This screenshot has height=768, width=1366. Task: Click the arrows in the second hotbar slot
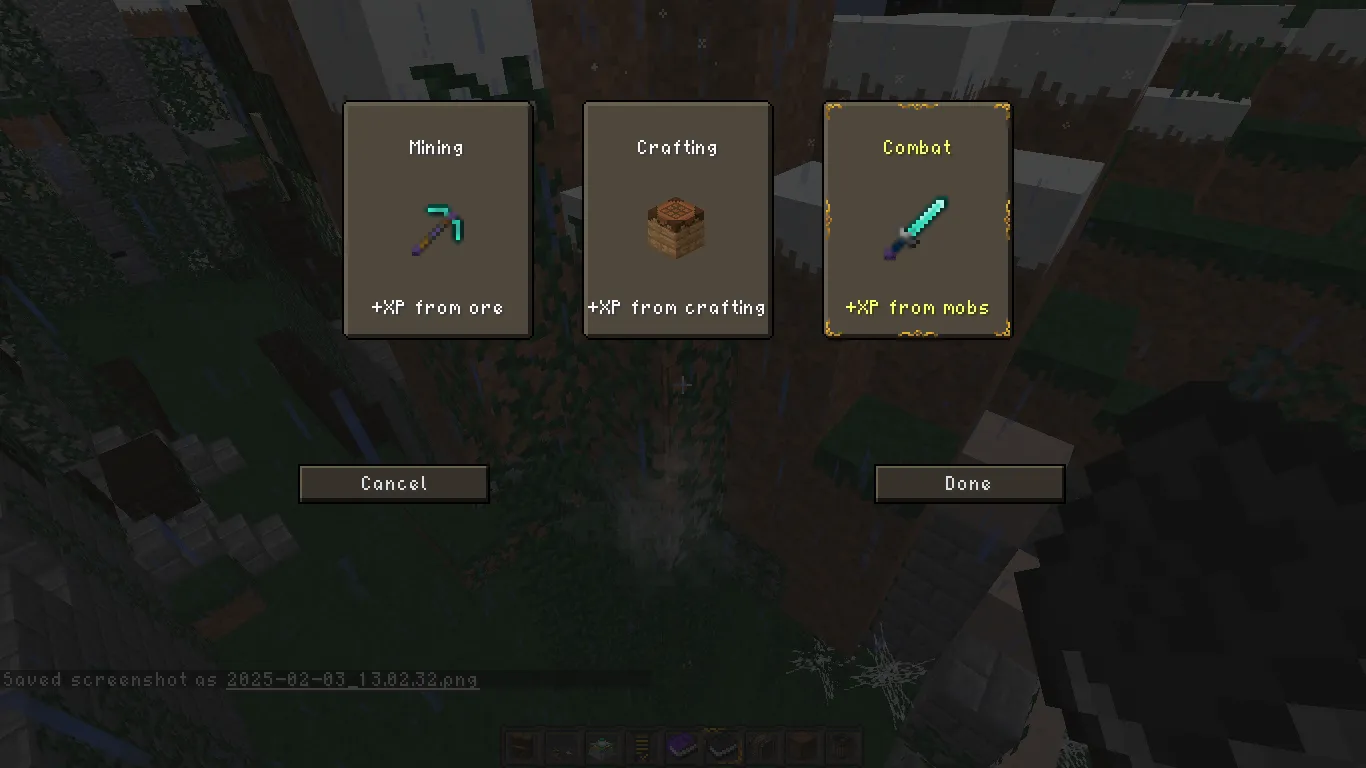561,746
